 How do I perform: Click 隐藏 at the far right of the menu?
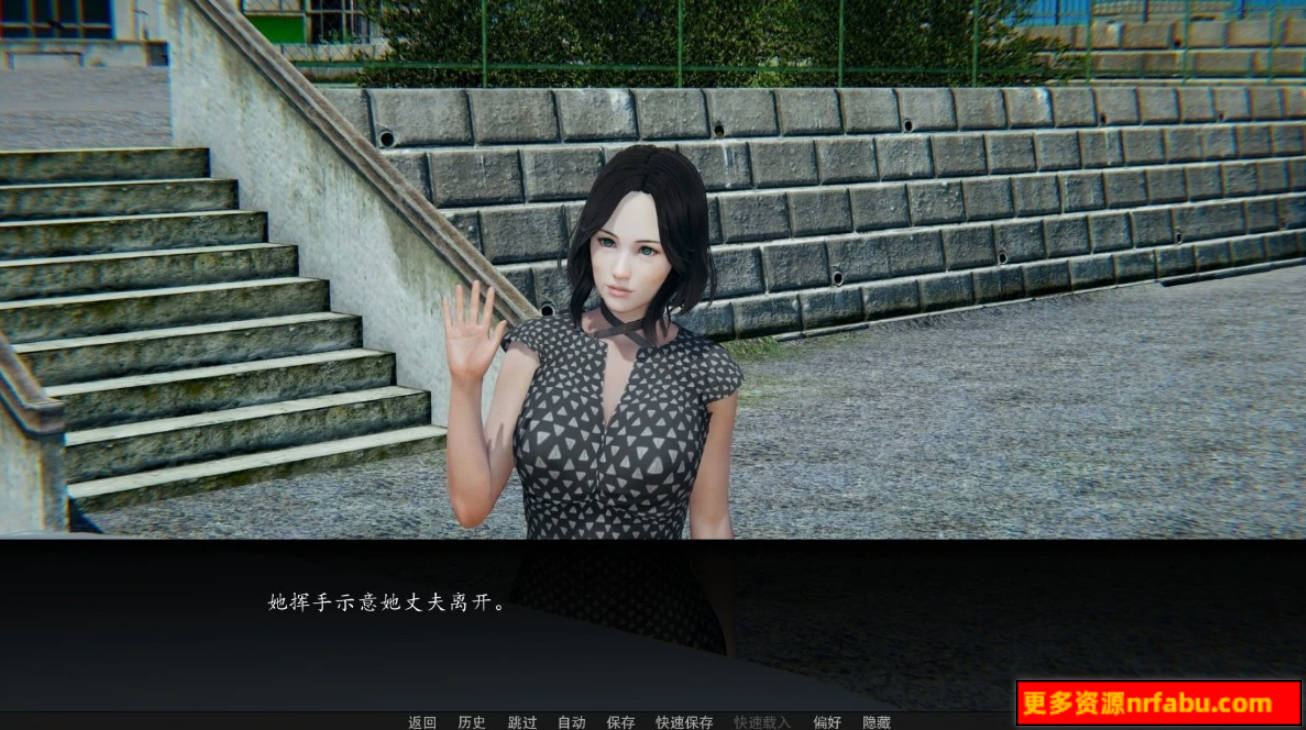(x=876, y=722)
